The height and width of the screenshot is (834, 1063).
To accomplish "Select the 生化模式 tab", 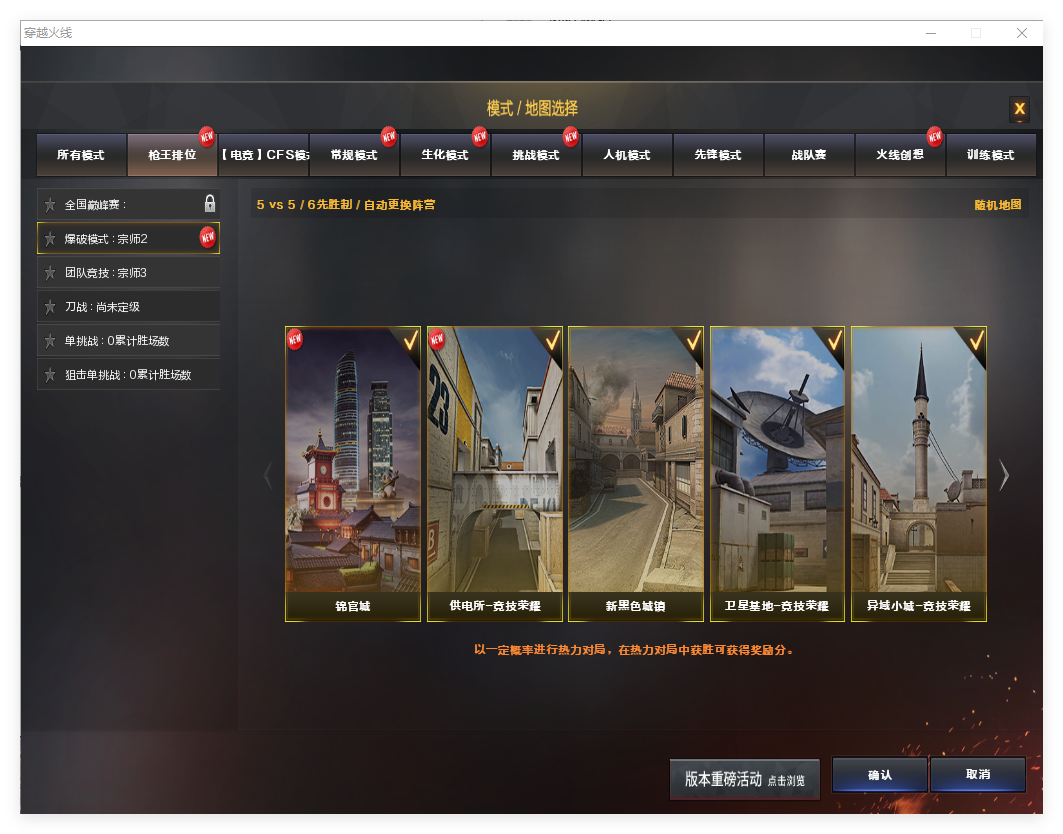I will pyautogui.click(x=444, y=155).
